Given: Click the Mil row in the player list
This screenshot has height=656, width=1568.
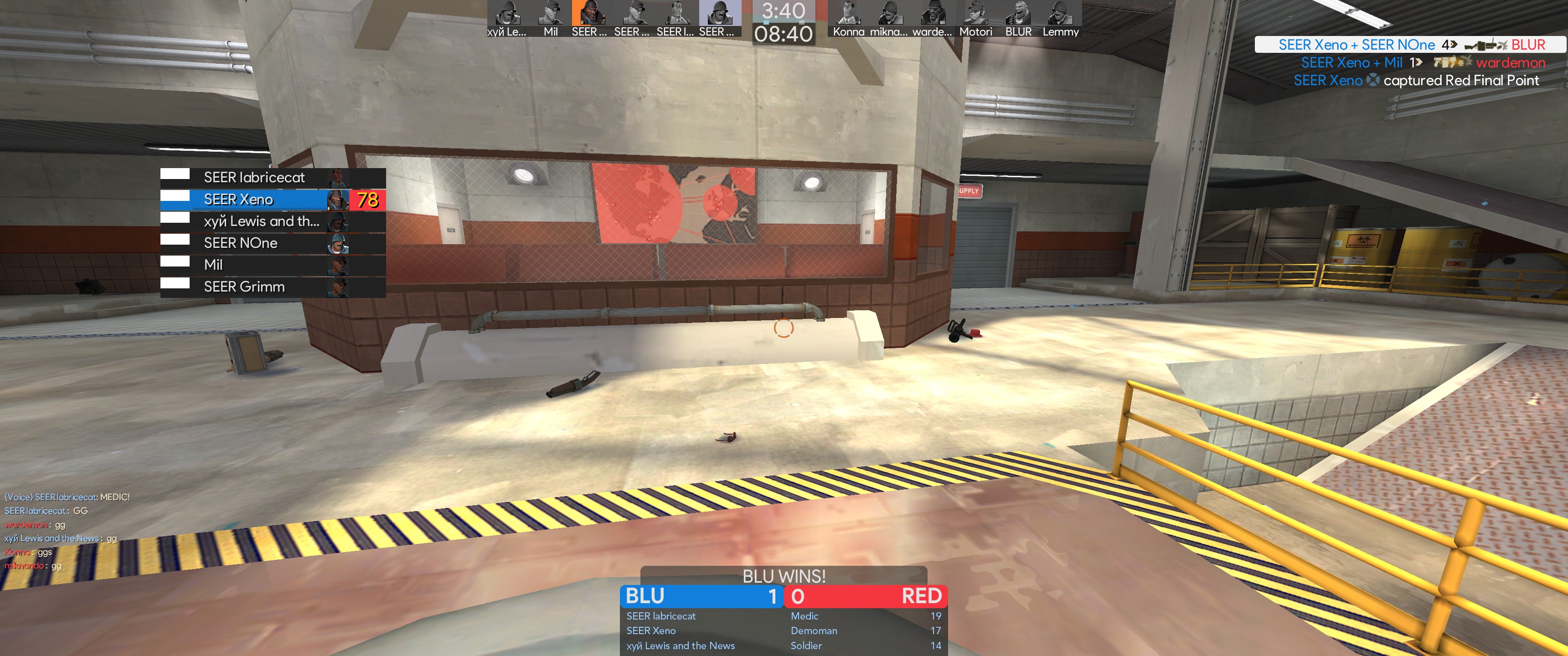Looking at the screenshot, I should 272,265.
